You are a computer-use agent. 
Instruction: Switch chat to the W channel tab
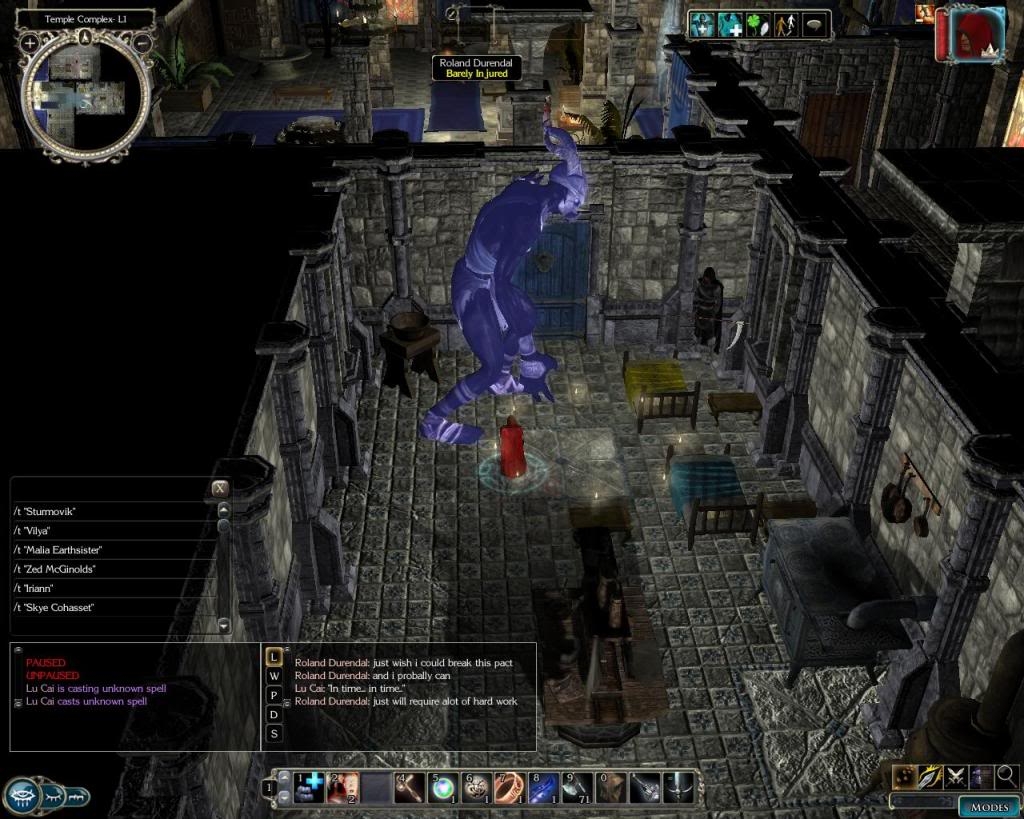(x=273, y=676)
